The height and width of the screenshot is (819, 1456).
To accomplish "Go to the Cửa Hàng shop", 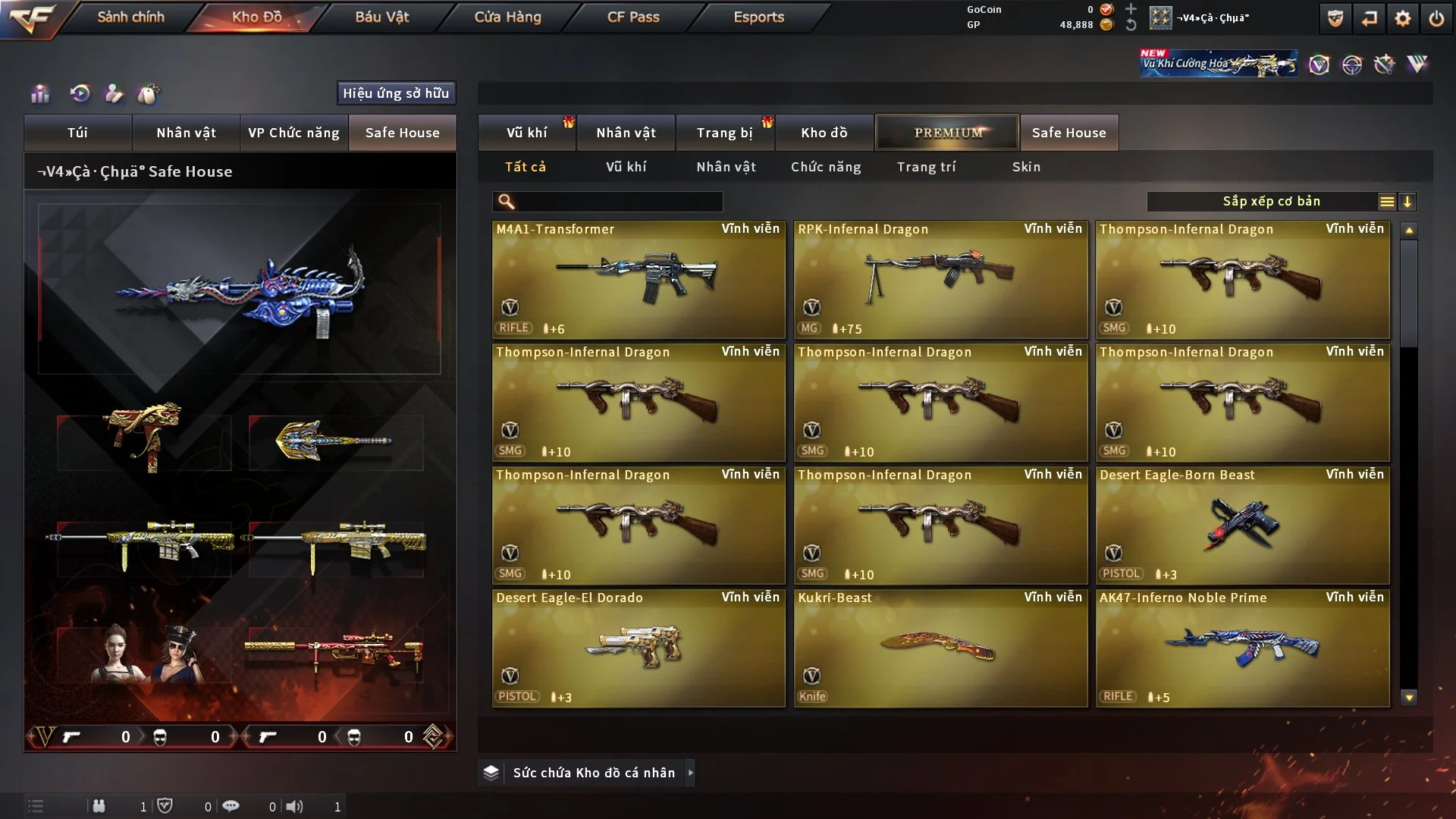I will pyautogui.click(x=507, y=17).
